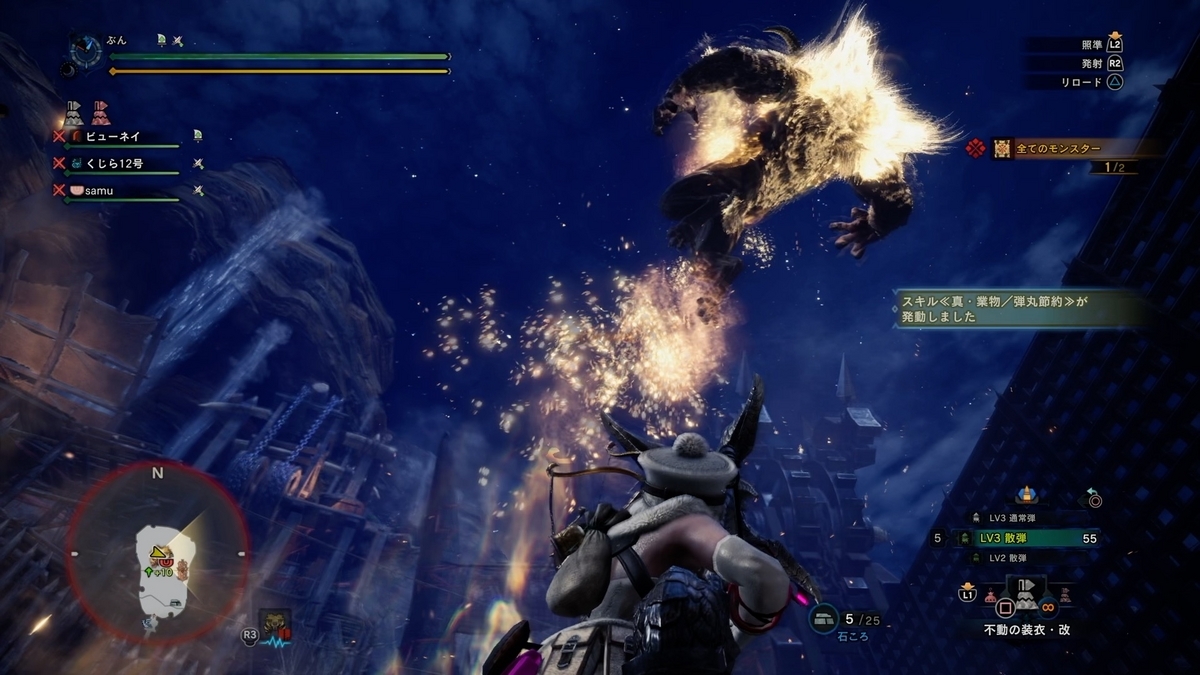This screenshot has height=675, width=1200.
Task: Choose LV3 通常弾 in the ammo list
Action: (x=1012, y=517)
